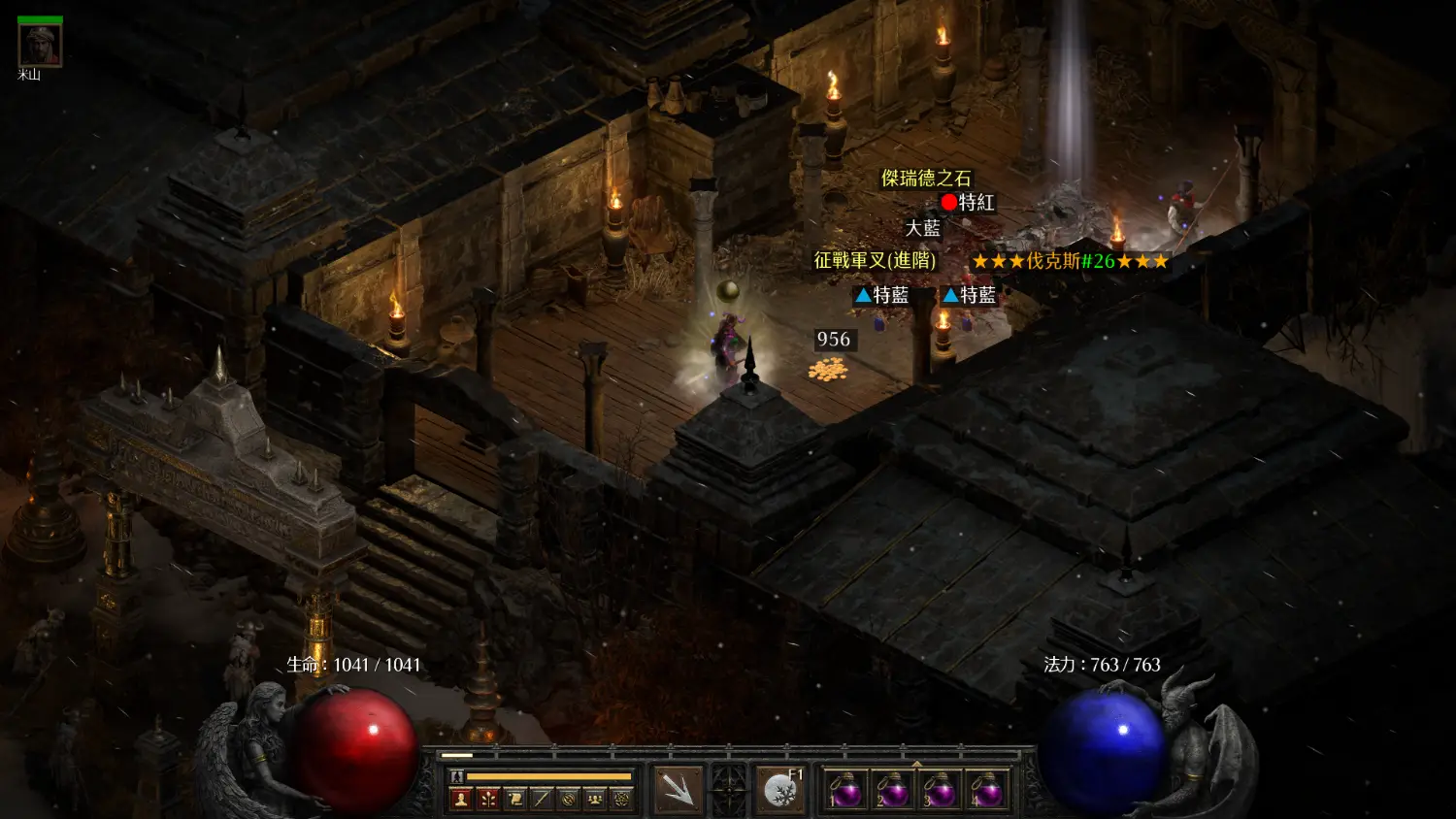This screenshot has height=819, width=1456.
Task: Toggle the run/walk icon beside stamina bar
Action: (x=456, y=776)
